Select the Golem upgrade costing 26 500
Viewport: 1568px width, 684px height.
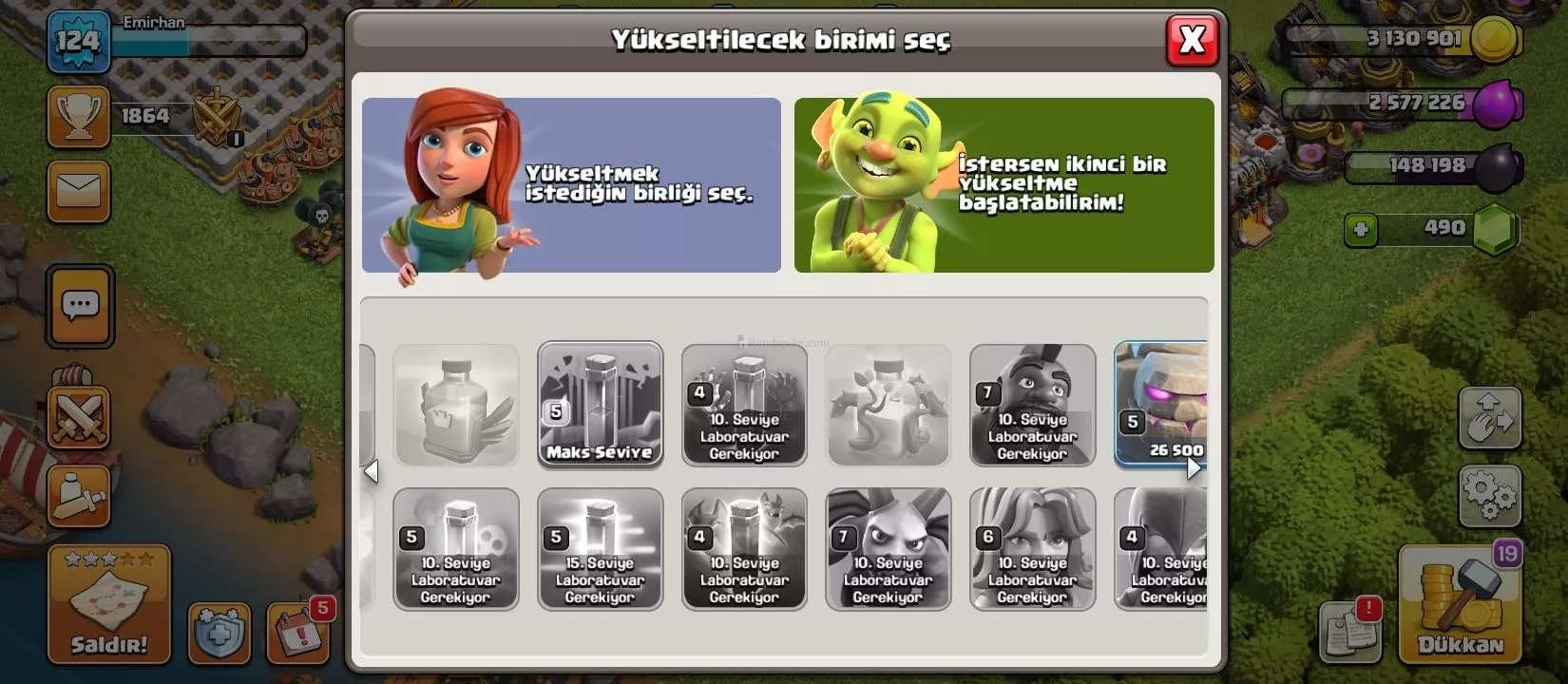[1161, 406]
